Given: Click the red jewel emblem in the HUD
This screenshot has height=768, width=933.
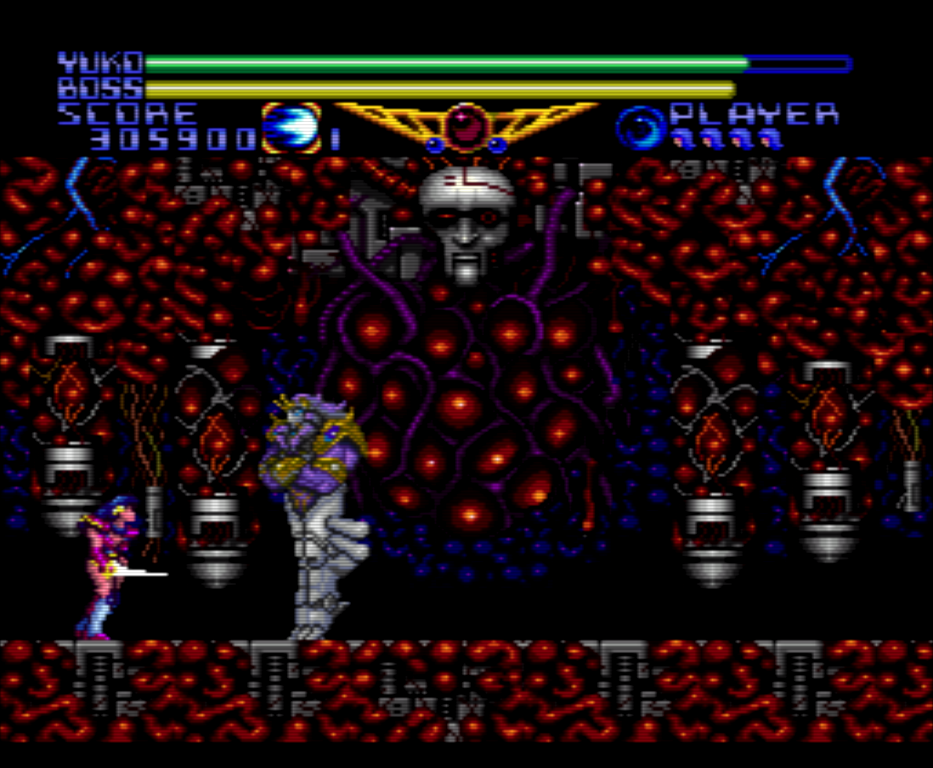Looking at the screenshot, I should [x=464, y=124].
